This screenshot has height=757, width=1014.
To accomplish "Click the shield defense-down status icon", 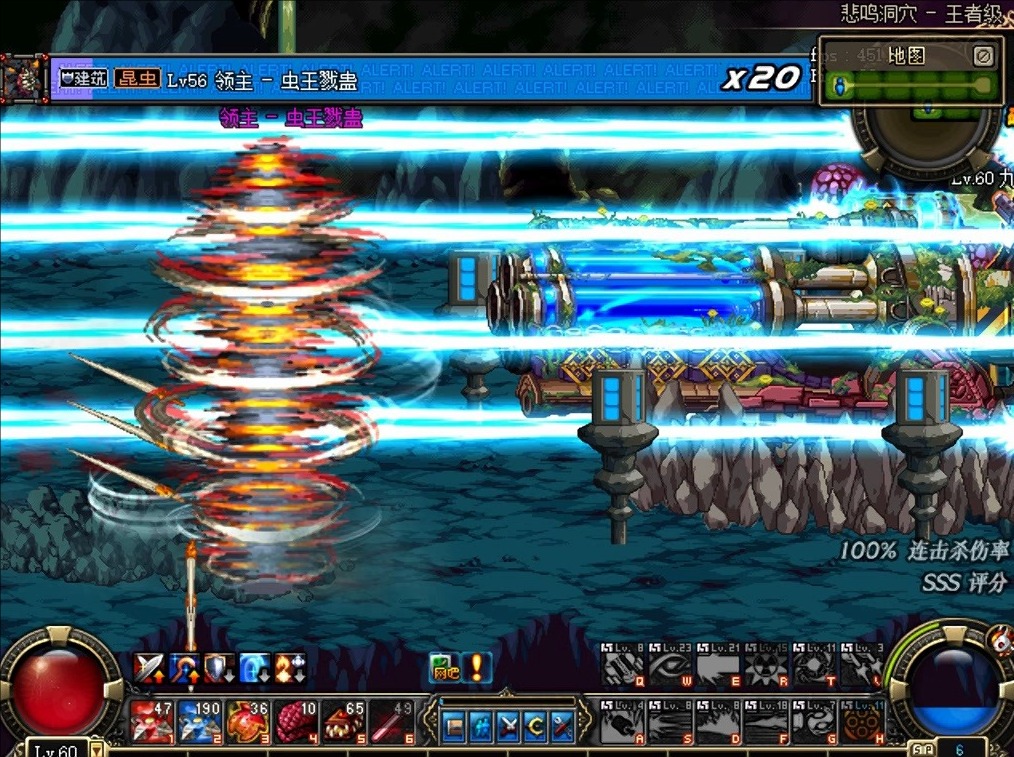I will [x=219, y=667].
